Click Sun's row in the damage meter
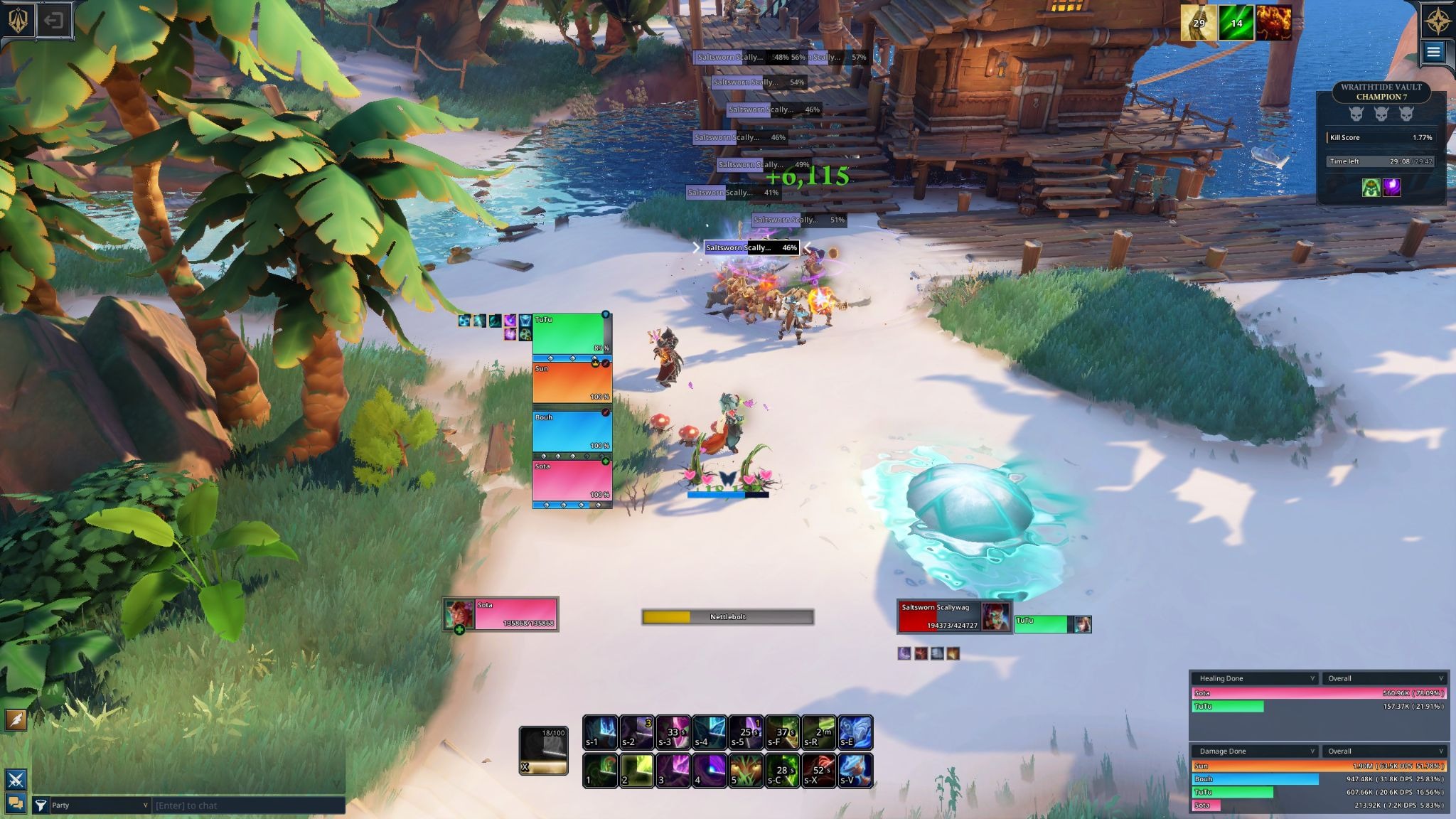Viewport: 1456px width, 819px height. [x=1319, y=766]
